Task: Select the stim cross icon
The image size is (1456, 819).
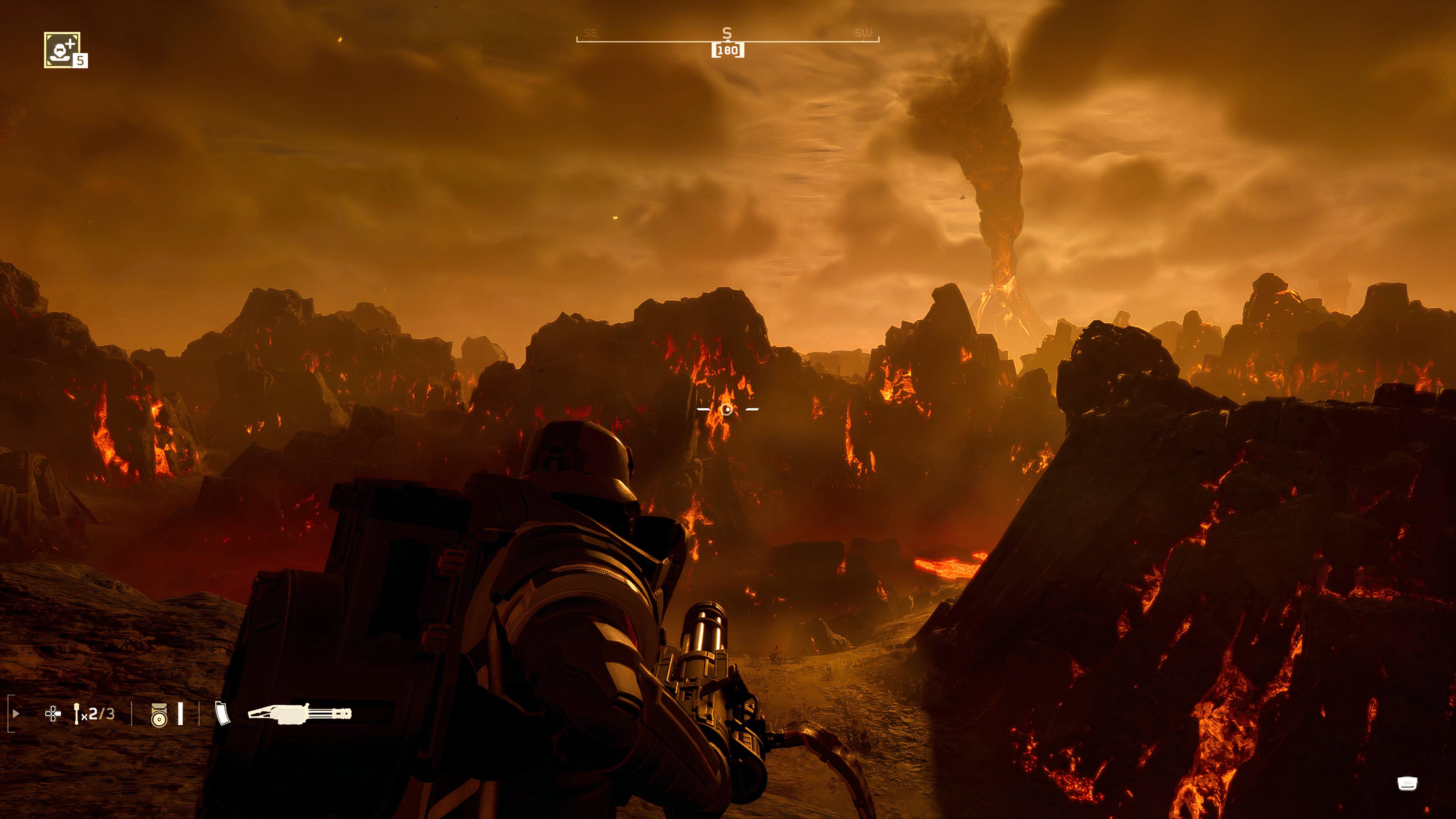Action: point(53,714)
